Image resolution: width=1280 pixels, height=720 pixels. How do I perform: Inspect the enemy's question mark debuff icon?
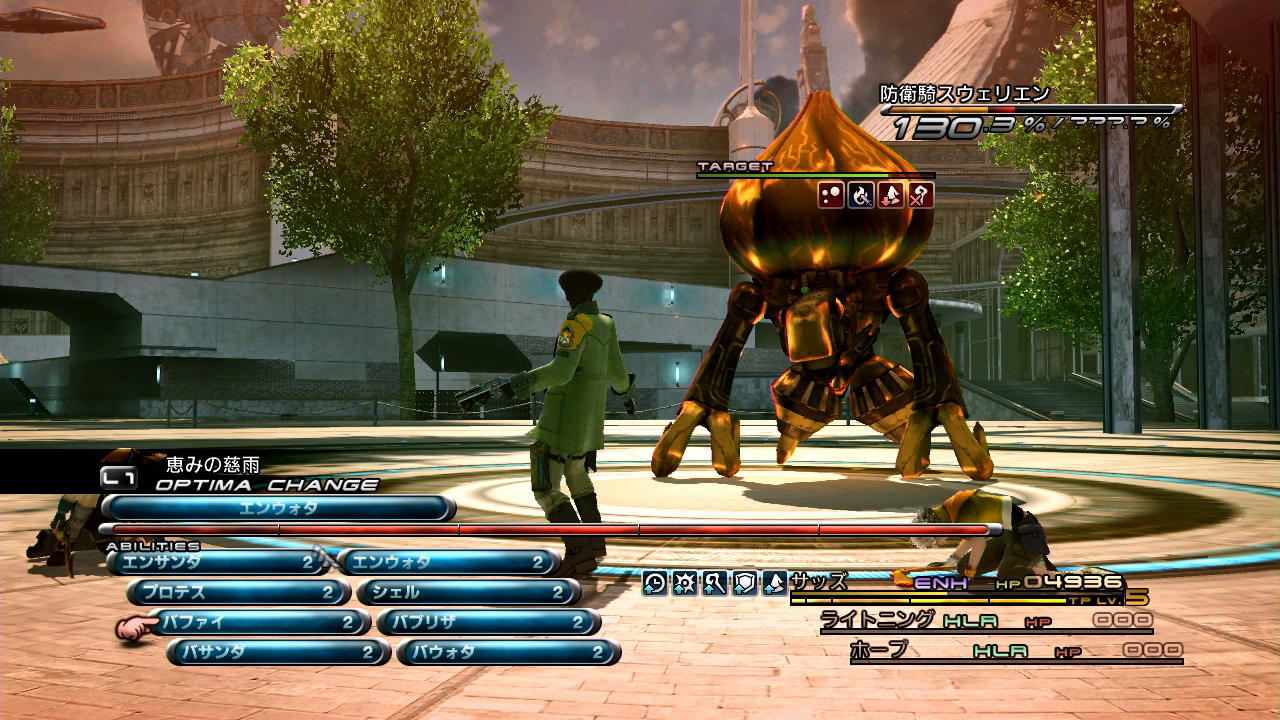[x=920, y=195]
